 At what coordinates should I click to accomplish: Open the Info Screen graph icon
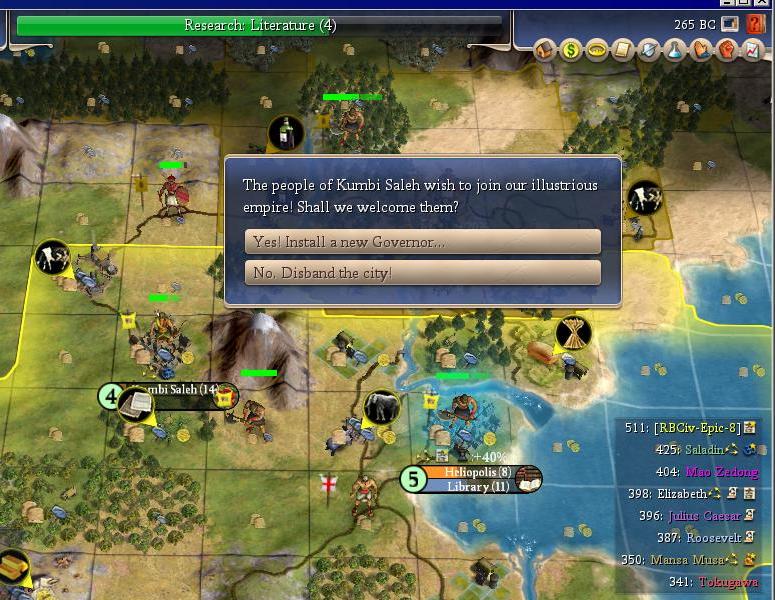coord(752,50)
